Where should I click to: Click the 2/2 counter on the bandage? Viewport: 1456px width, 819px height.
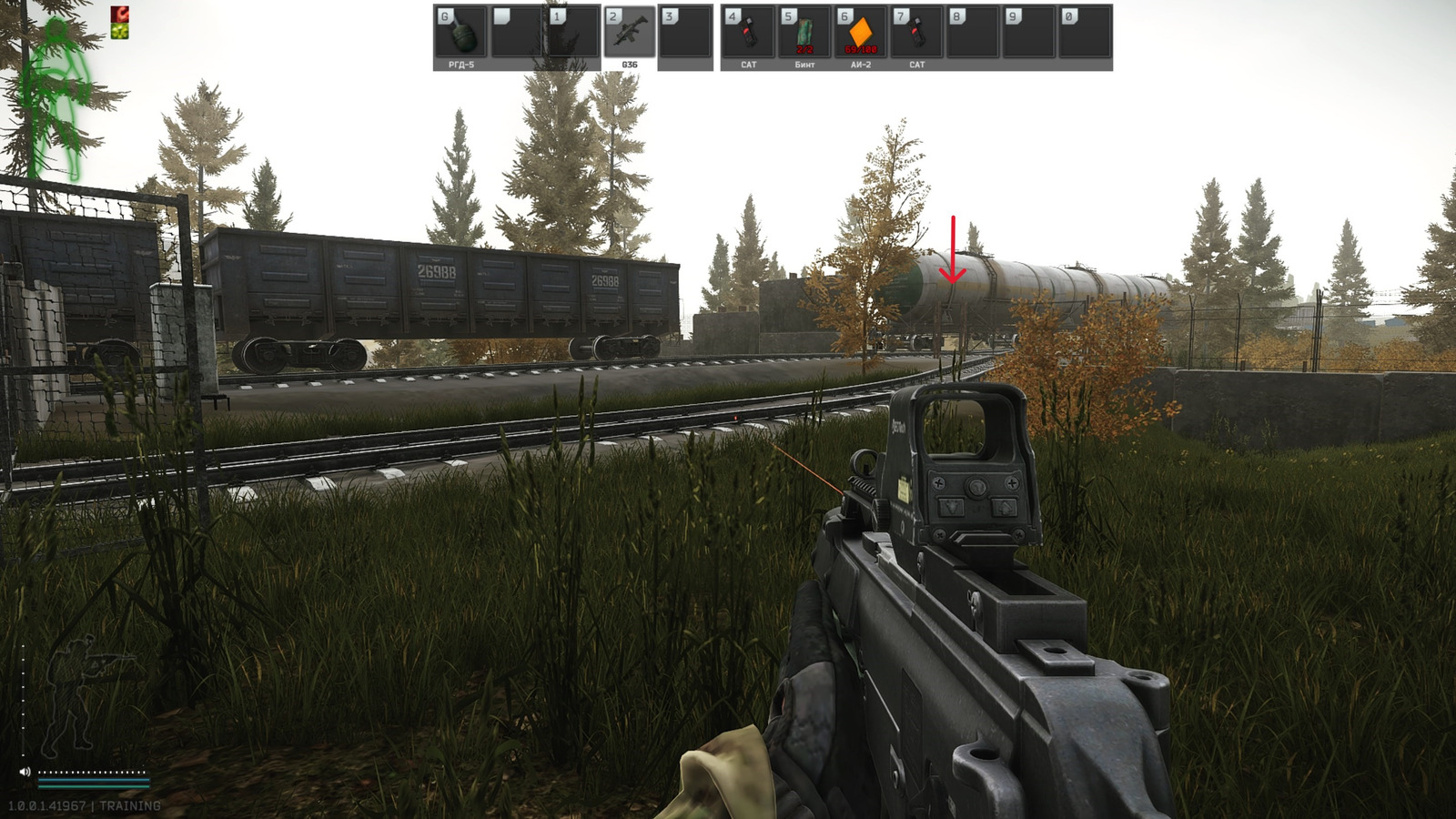(805, 49)
